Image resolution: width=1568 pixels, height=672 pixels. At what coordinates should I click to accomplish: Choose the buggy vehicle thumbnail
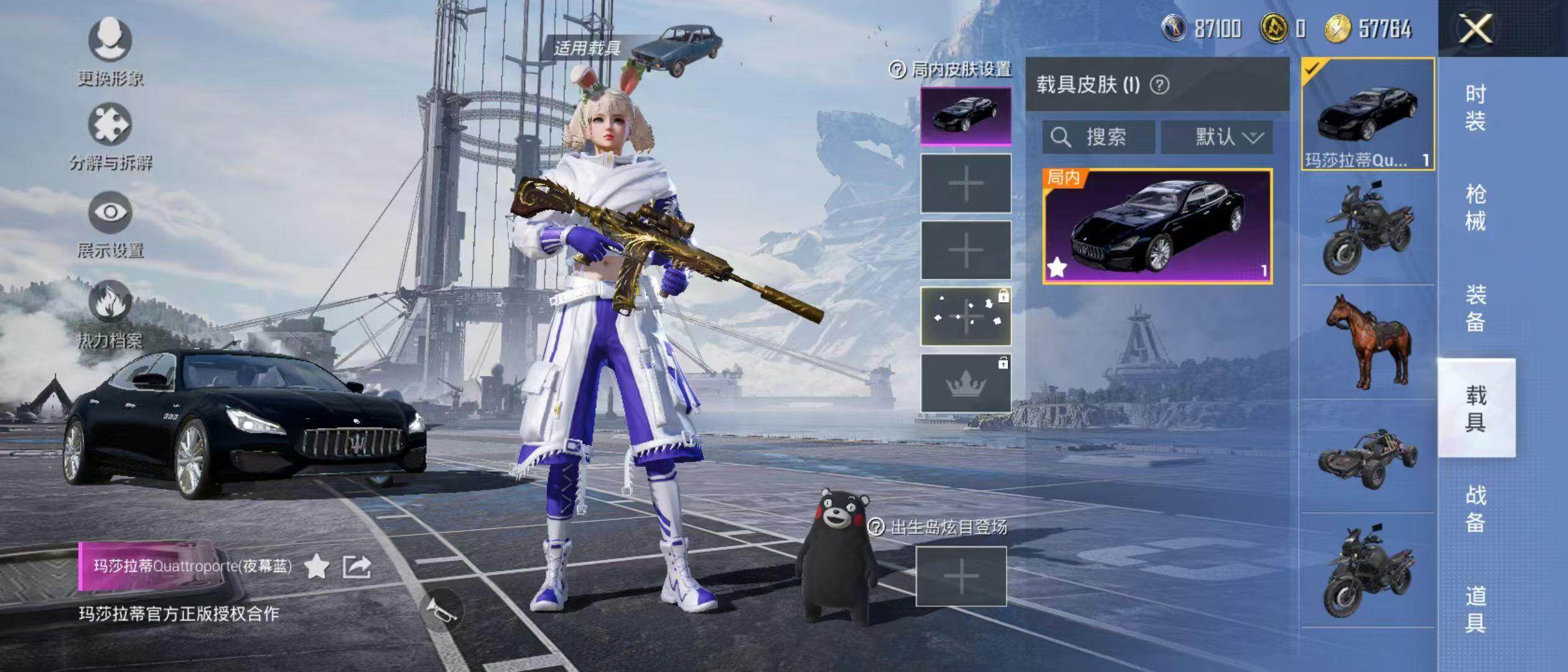pos(1368,457)
